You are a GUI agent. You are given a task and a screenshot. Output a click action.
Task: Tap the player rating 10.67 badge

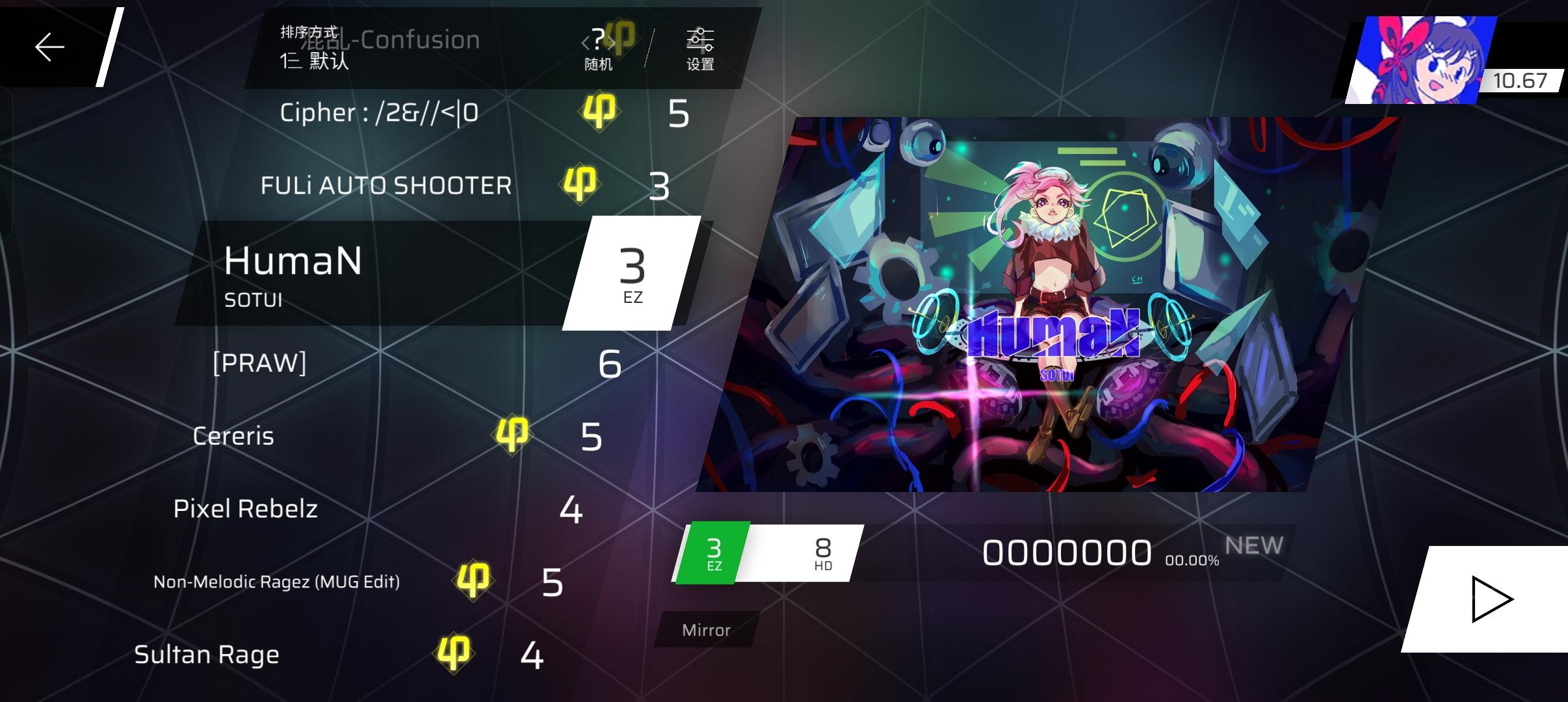pyautogui.click(x=1521, y=79)
